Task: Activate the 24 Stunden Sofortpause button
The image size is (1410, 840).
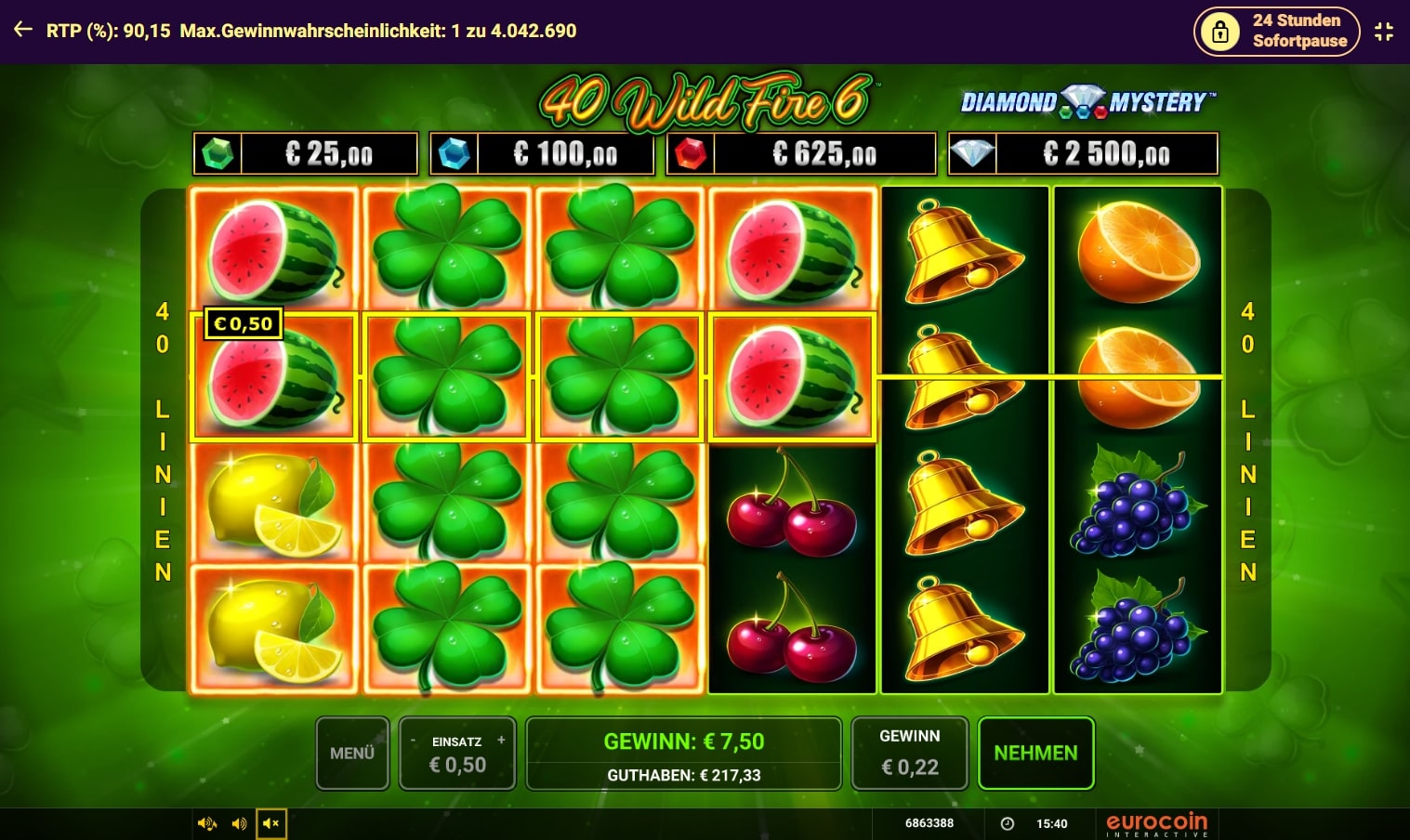Action: coord(1276,31)
